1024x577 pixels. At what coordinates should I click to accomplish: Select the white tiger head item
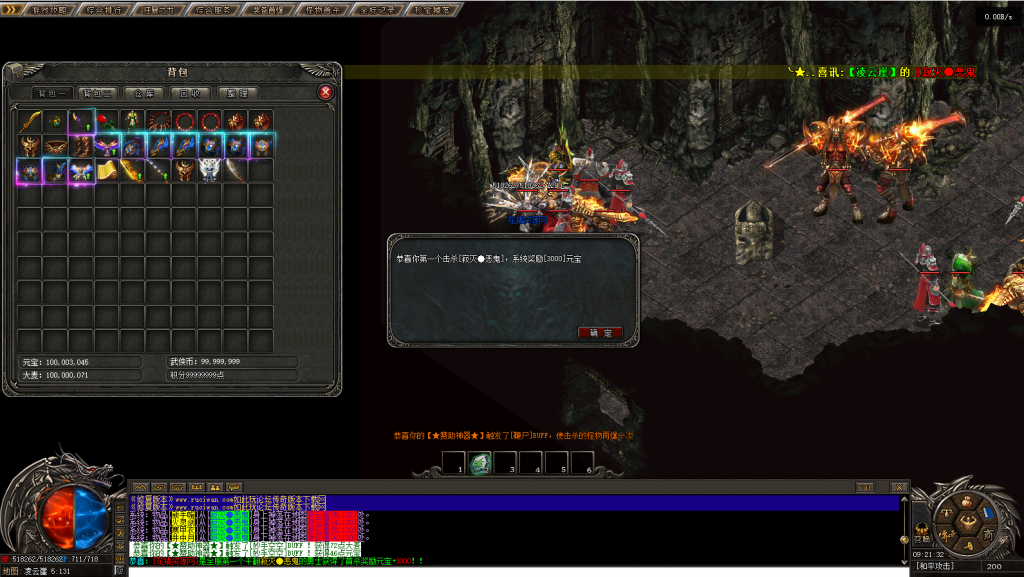tap(210, 170)
